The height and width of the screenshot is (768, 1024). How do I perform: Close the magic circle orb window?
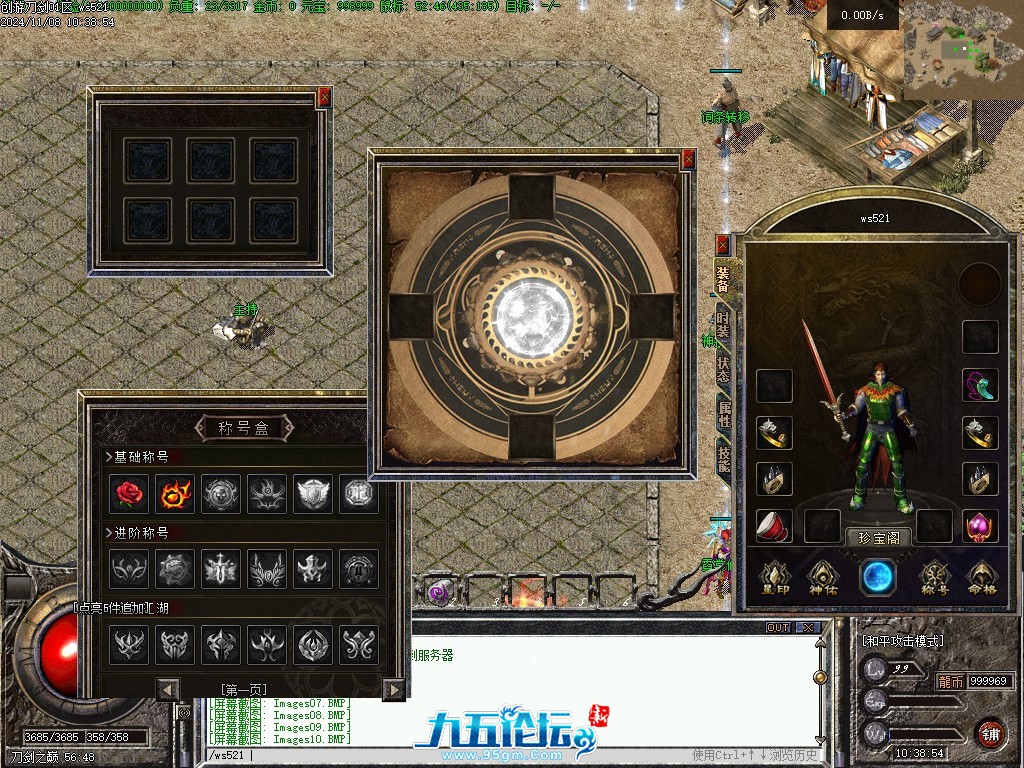[688, 159]
